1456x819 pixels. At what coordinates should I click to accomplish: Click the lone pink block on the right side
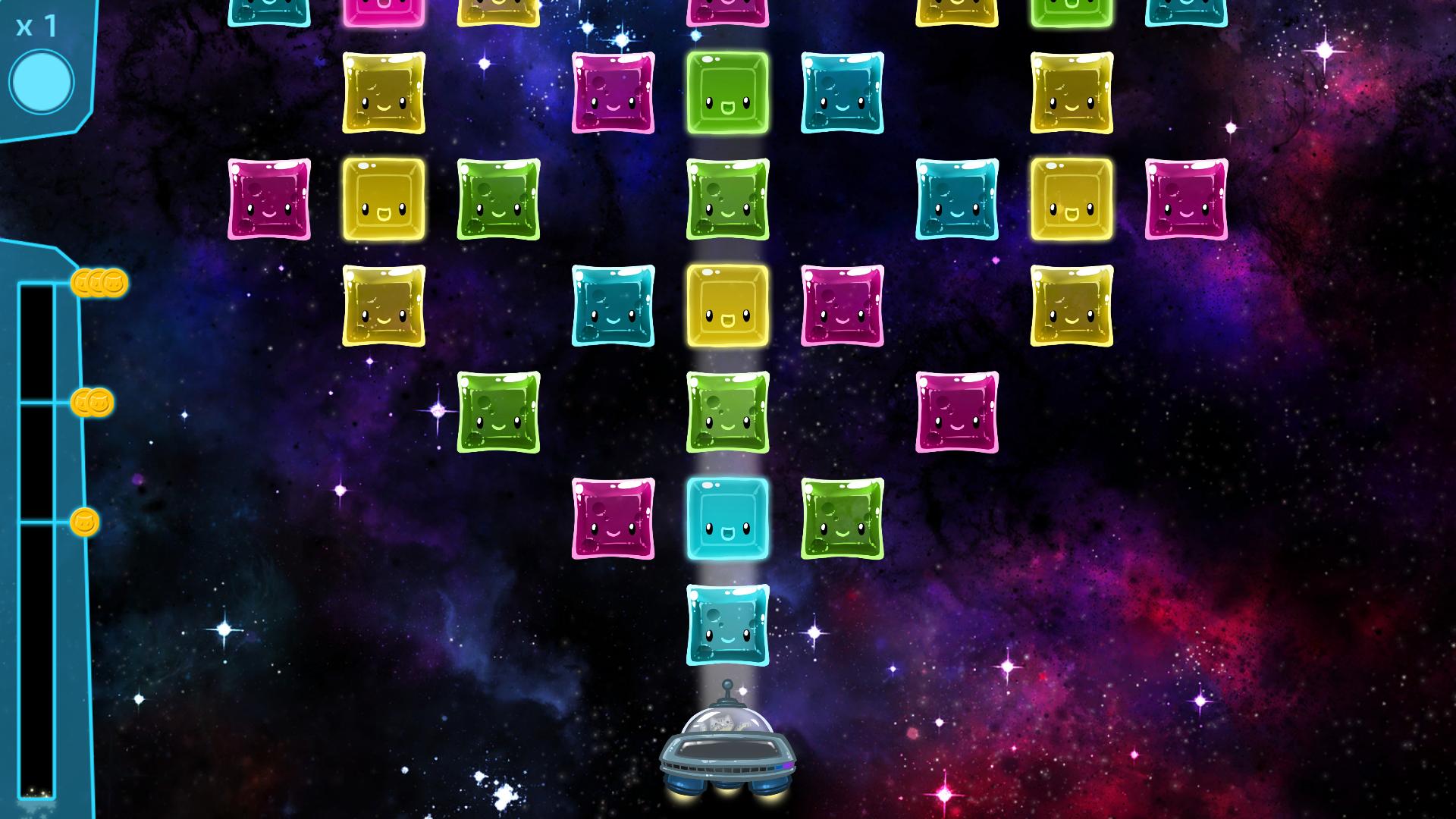(958, 413)
